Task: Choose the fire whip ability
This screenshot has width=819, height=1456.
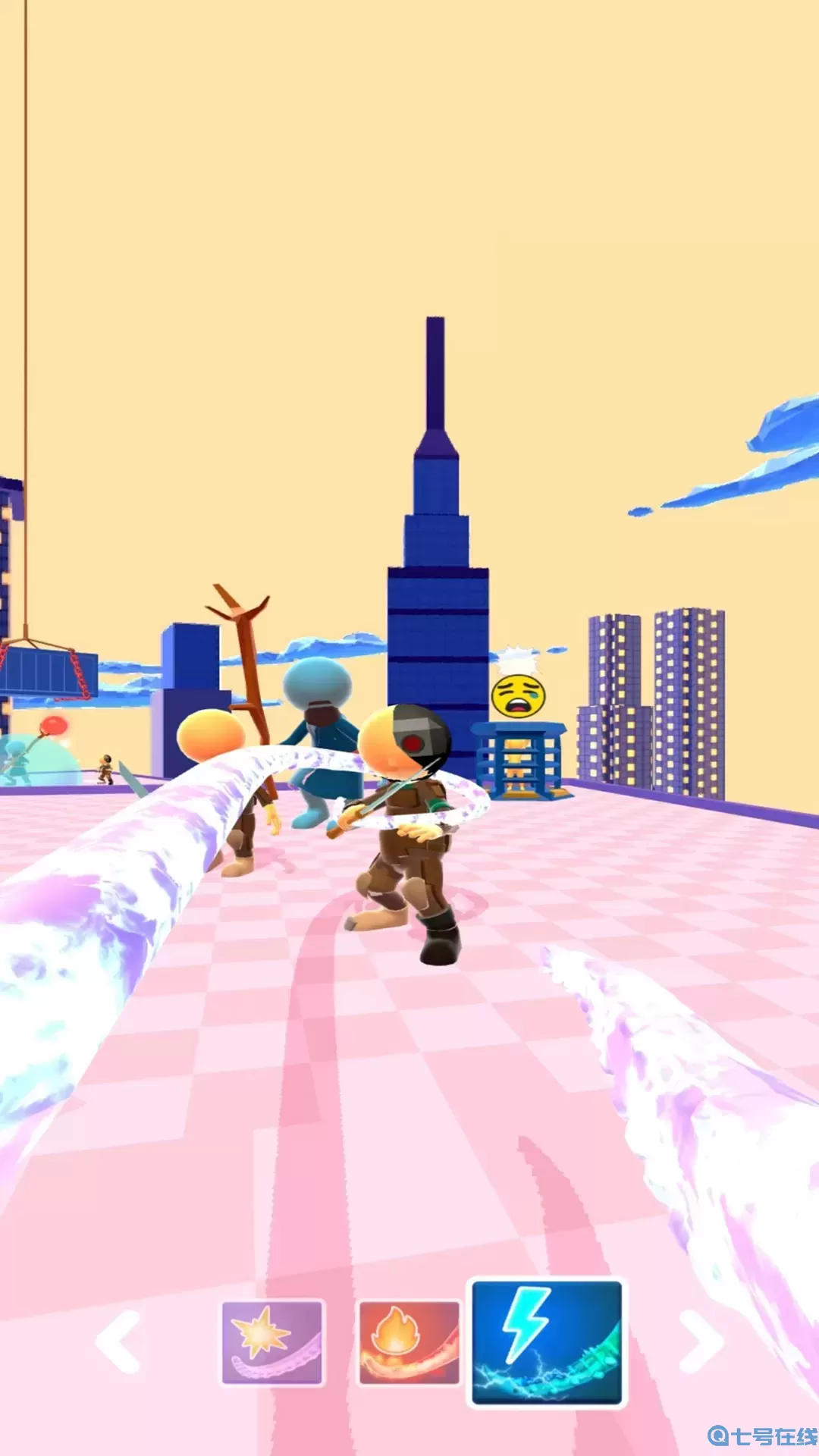Action: coord(409,1343)
